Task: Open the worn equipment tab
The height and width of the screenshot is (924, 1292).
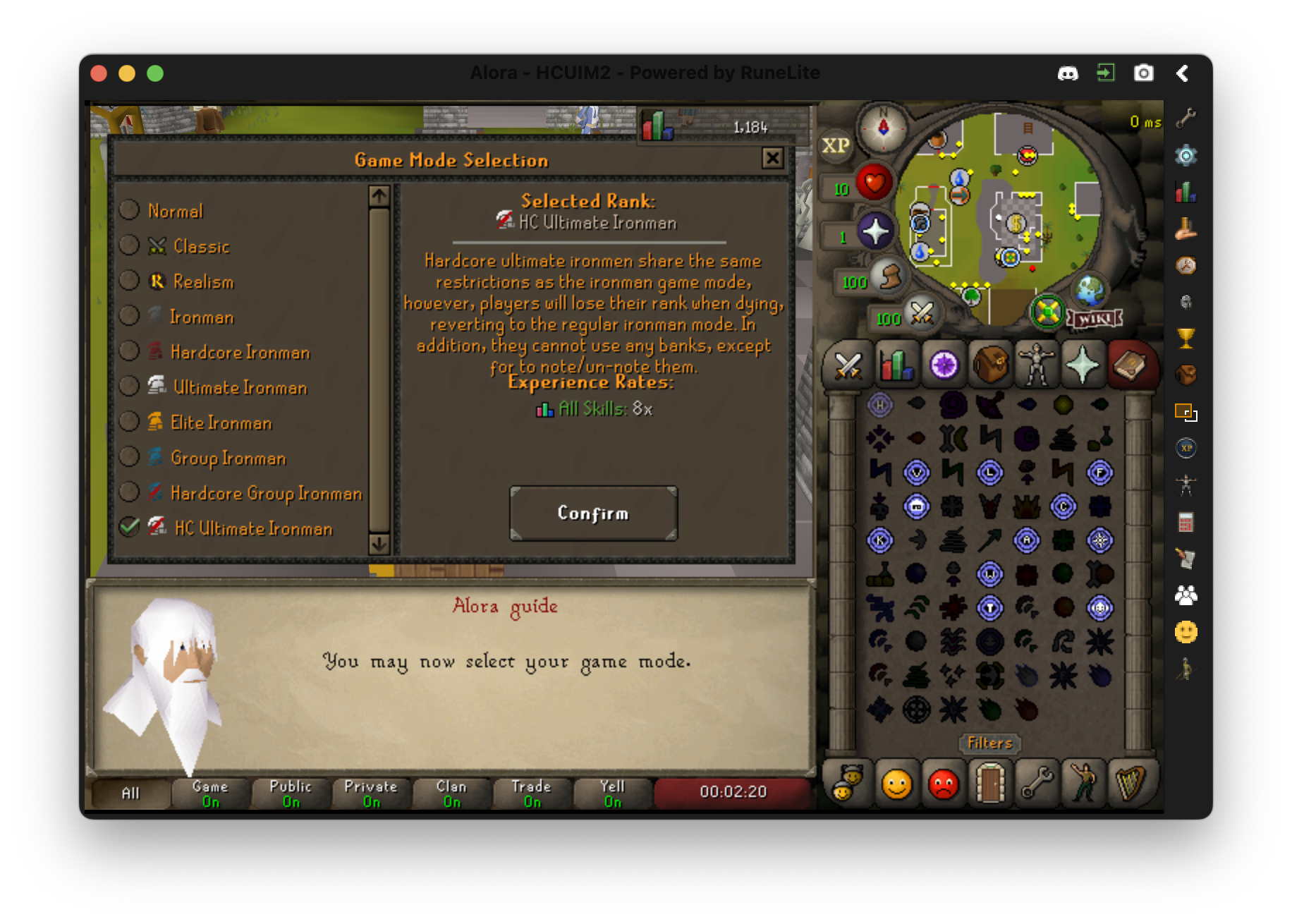Action: (x=1037, y=364)
